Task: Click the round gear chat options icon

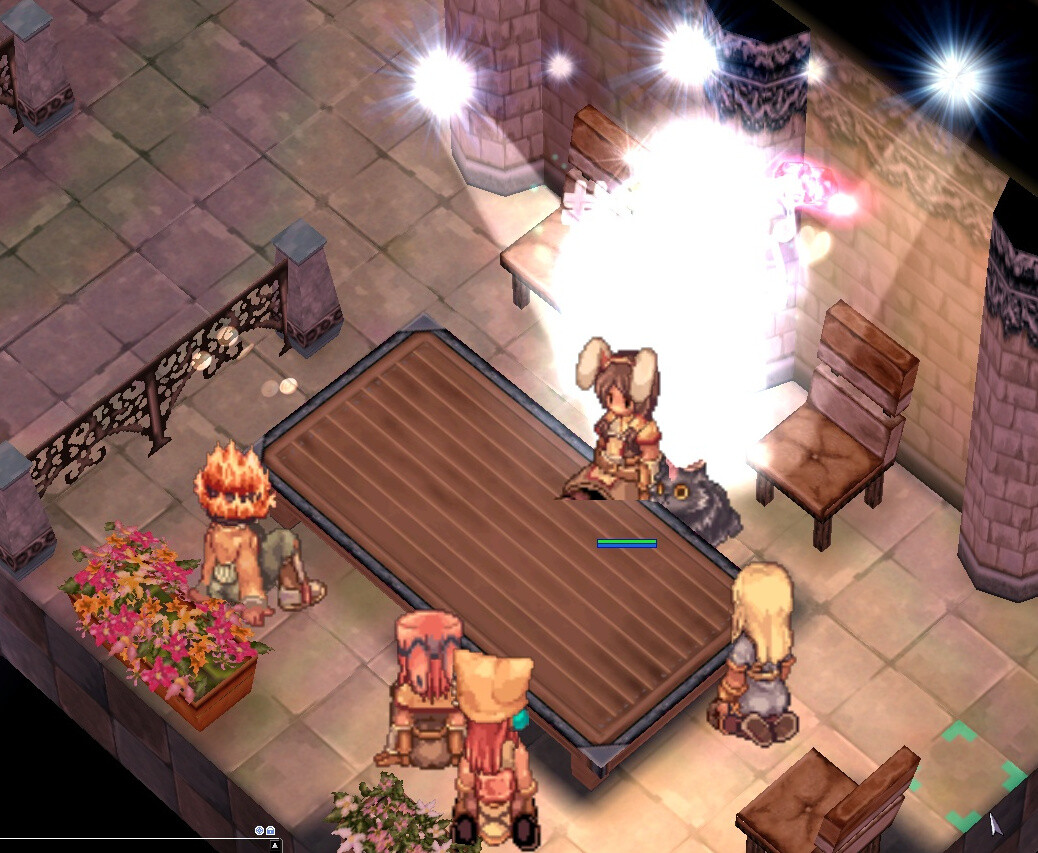Action: tap(259, 831)
